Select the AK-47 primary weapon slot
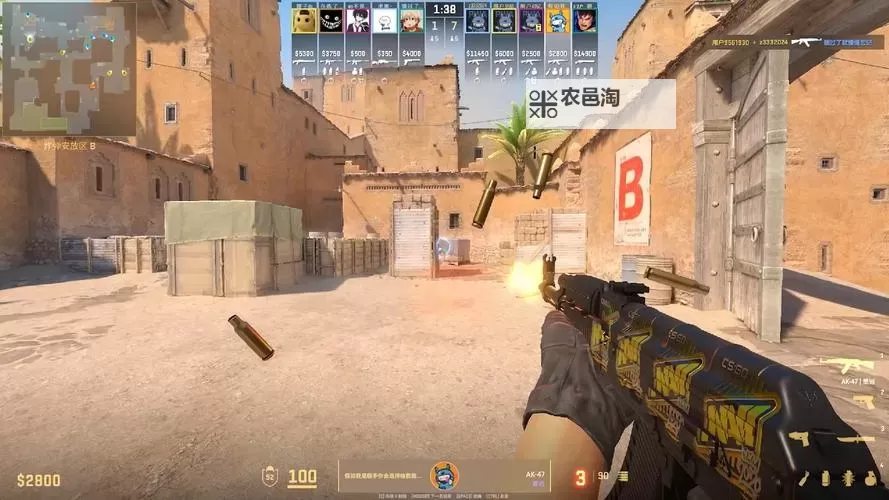The width and height of the screenshot is (889, 500). point(846,364)
